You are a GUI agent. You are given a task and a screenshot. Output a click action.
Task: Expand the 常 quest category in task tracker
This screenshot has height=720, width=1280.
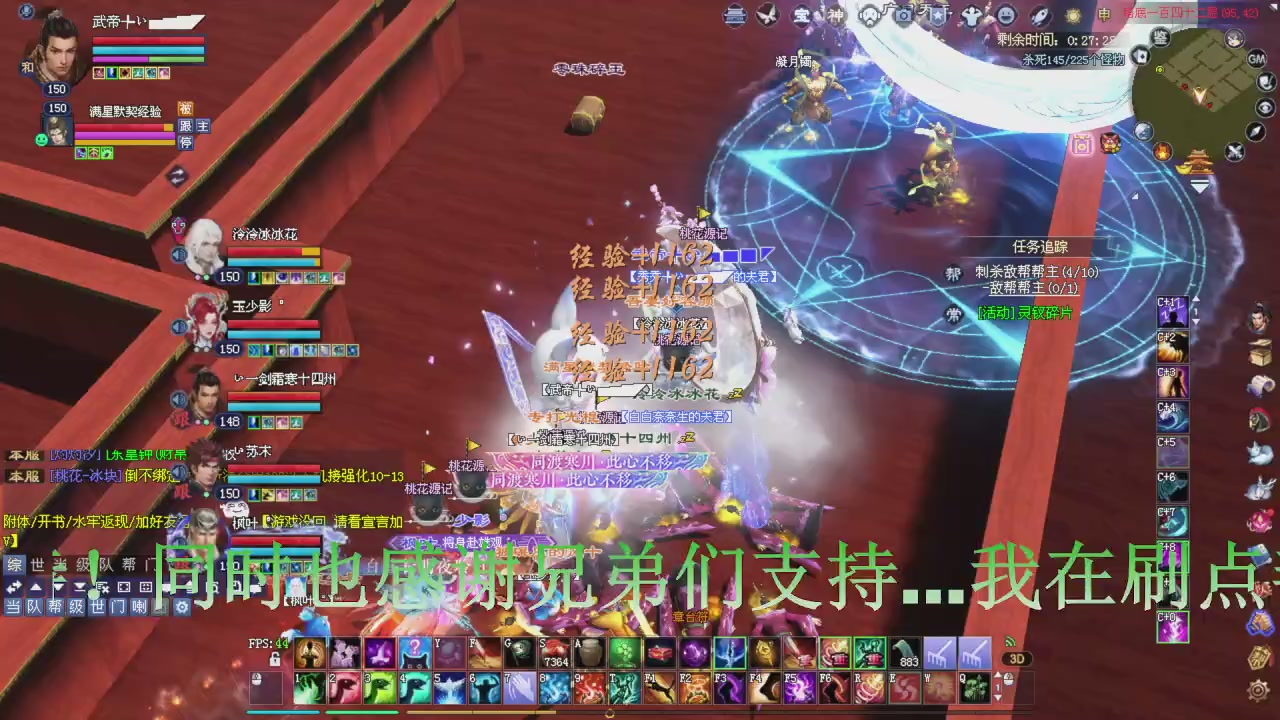click(957, 315)
